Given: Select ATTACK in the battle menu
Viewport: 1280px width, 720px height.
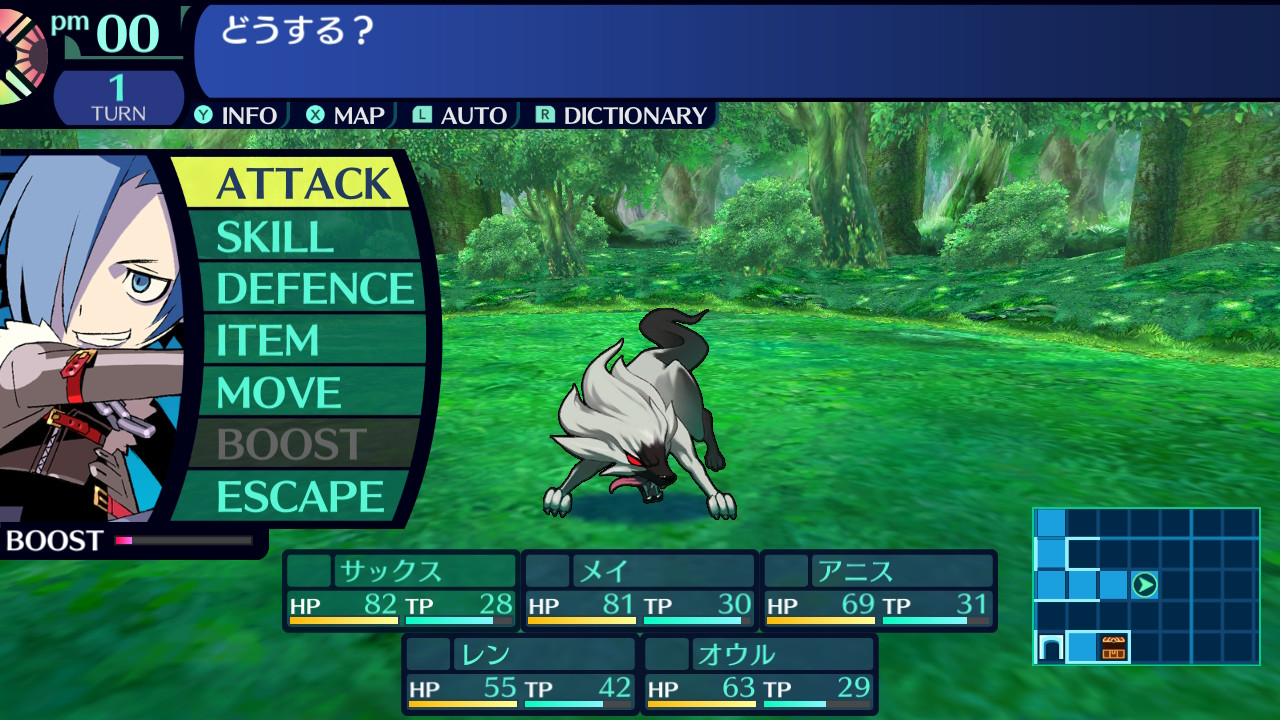Looking at the screenshot, I should (302, 184).
